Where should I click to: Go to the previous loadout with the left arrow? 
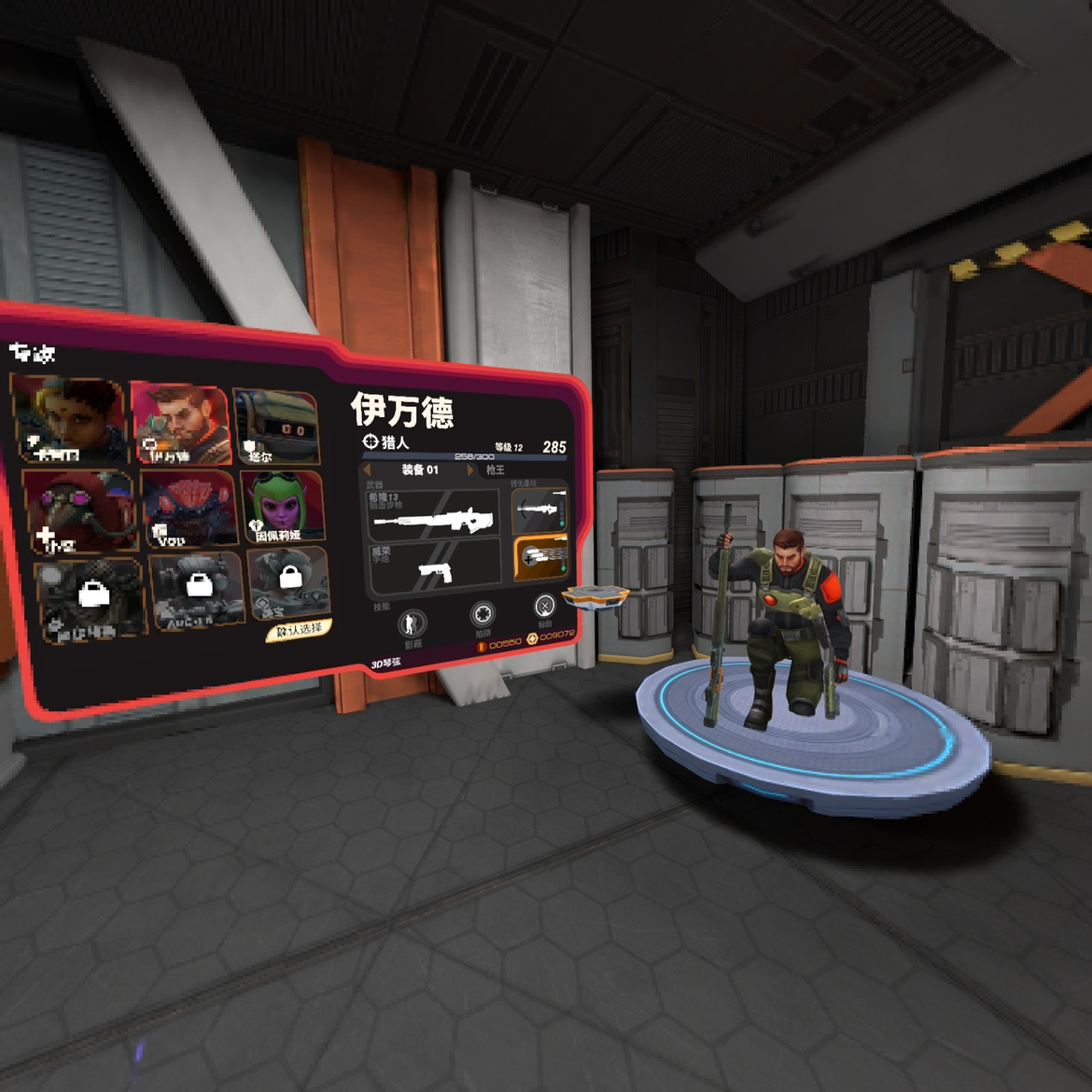click(x=367, y=469)
